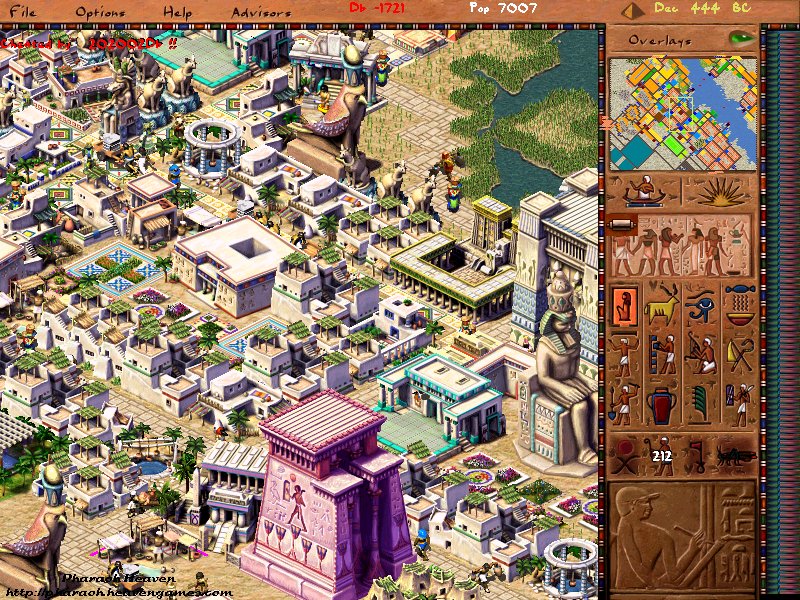This screenshot has width=800, height=600.
Task: Open the Options menu
Action: [100, 12]
